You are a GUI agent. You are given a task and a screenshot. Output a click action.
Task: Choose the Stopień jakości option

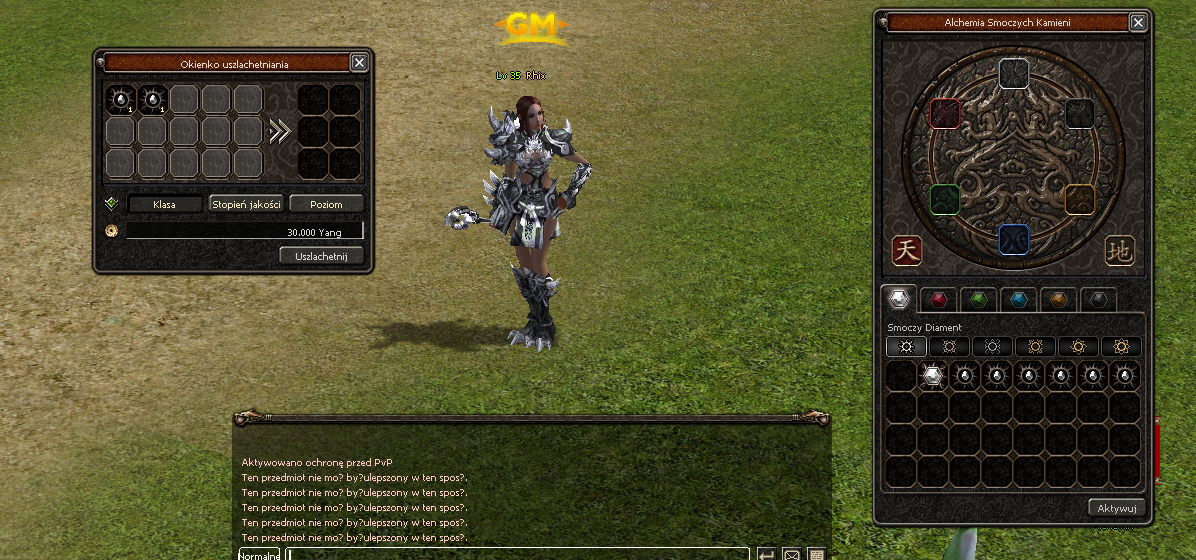tap(246, 204)
